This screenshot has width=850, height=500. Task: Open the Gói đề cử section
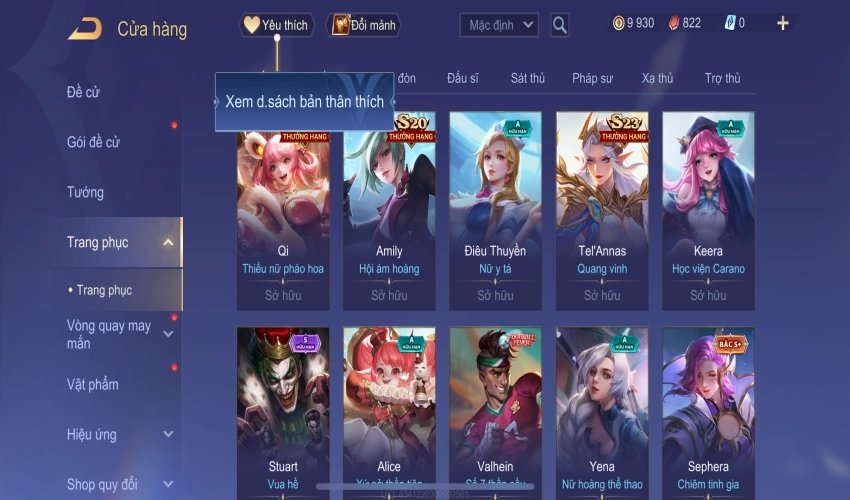pyautogui.click(x=93, y=142)
